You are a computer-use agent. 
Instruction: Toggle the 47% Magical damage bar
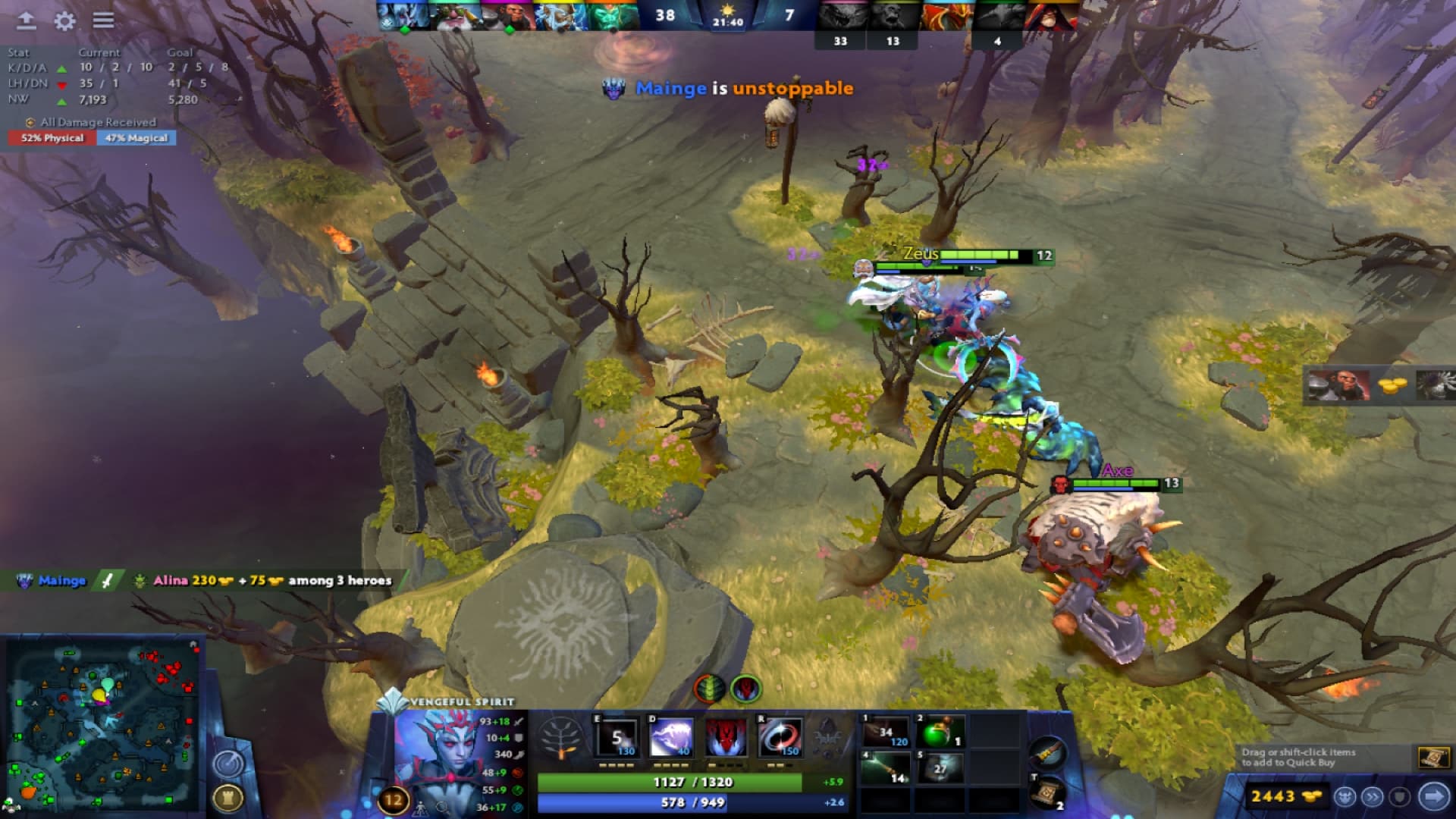[x=135, y=138]
